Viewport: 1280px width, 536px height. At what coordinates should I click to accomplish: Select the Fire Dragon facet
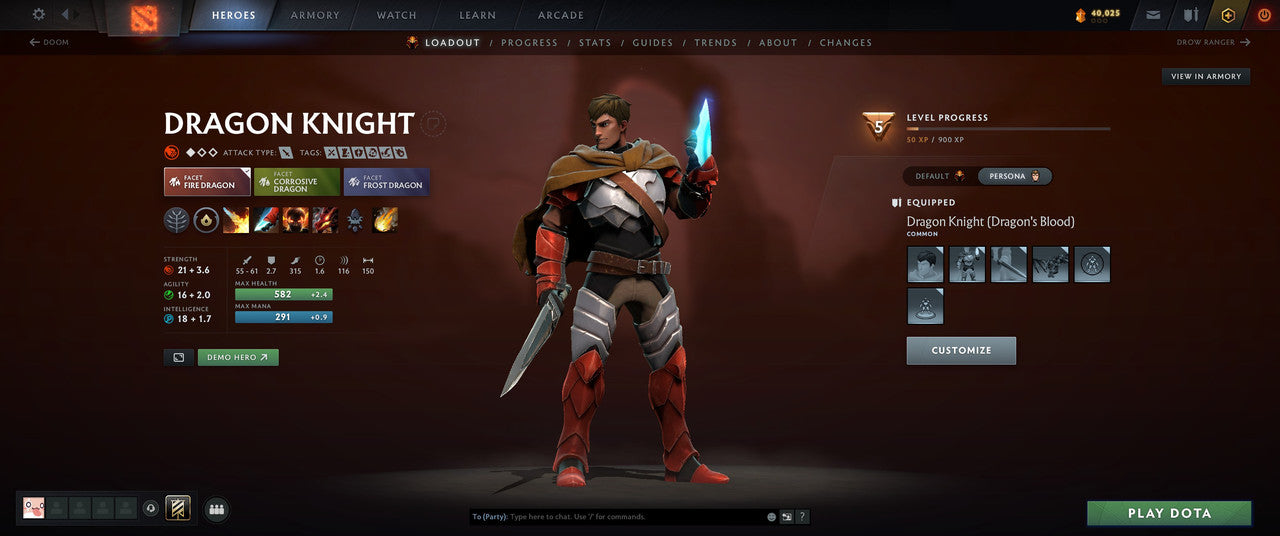[x=207, y=182]
